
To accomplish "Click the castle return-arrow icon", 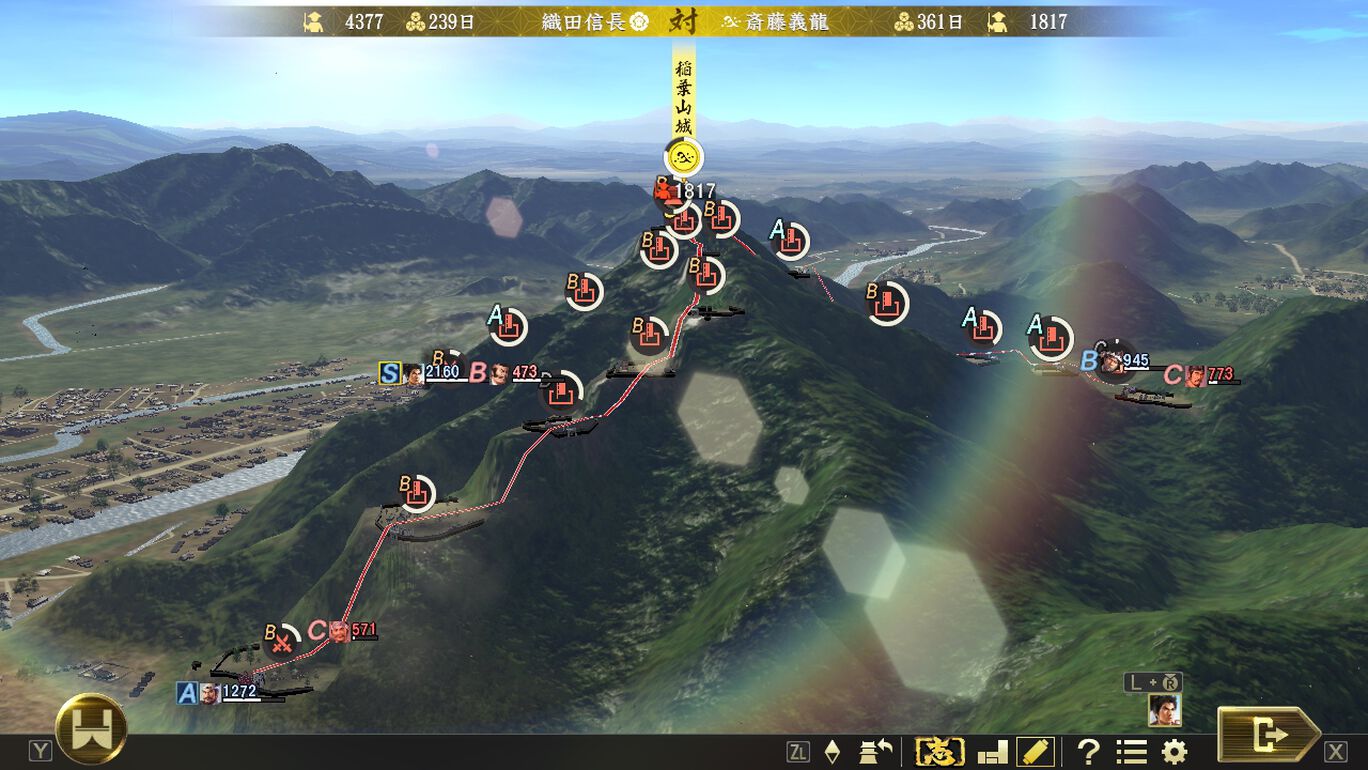I will tap(875, 752).
